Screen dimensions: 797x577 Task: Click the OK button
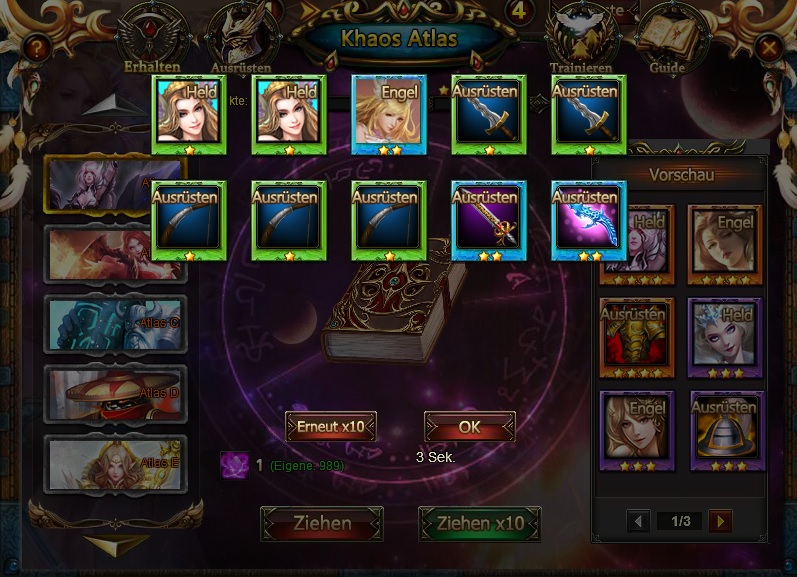coord(469,426)
